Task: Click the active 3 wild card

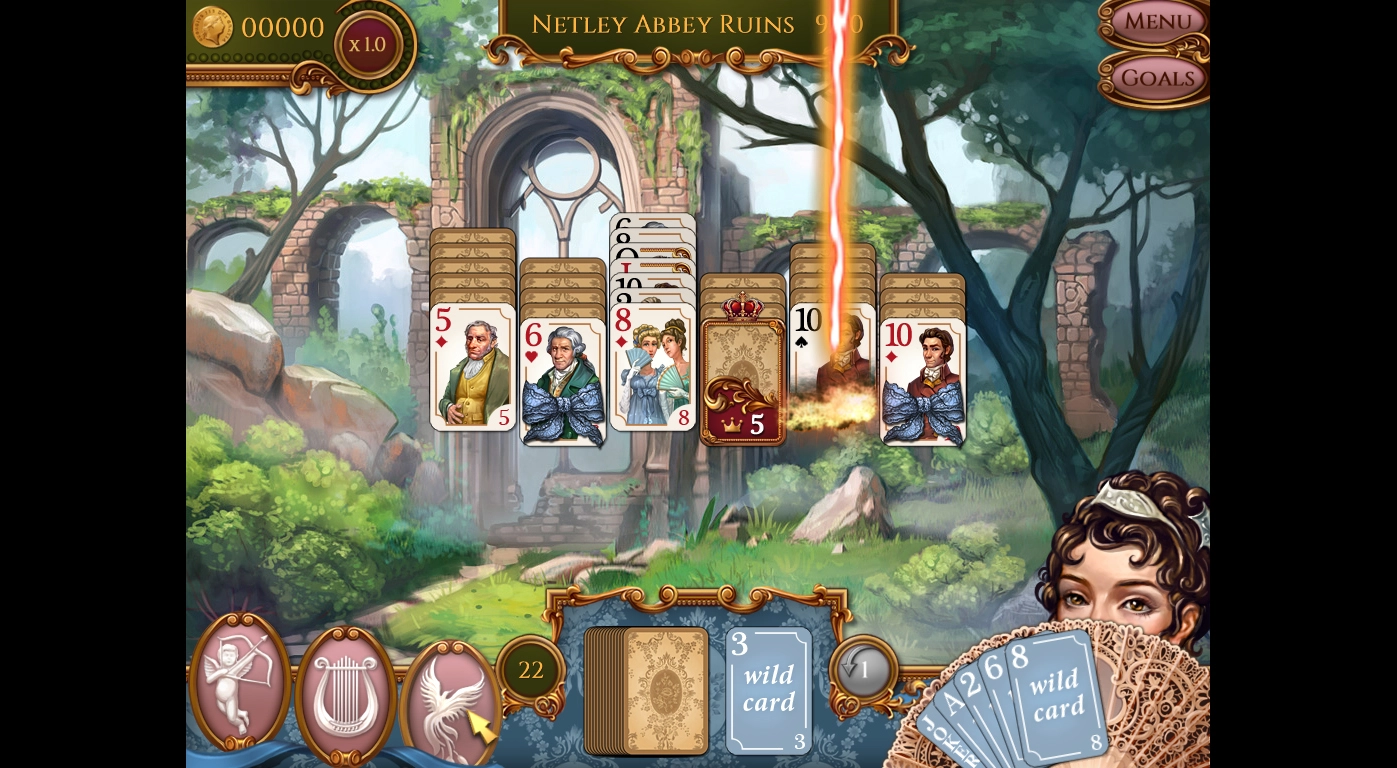Action: pos(768,690)
